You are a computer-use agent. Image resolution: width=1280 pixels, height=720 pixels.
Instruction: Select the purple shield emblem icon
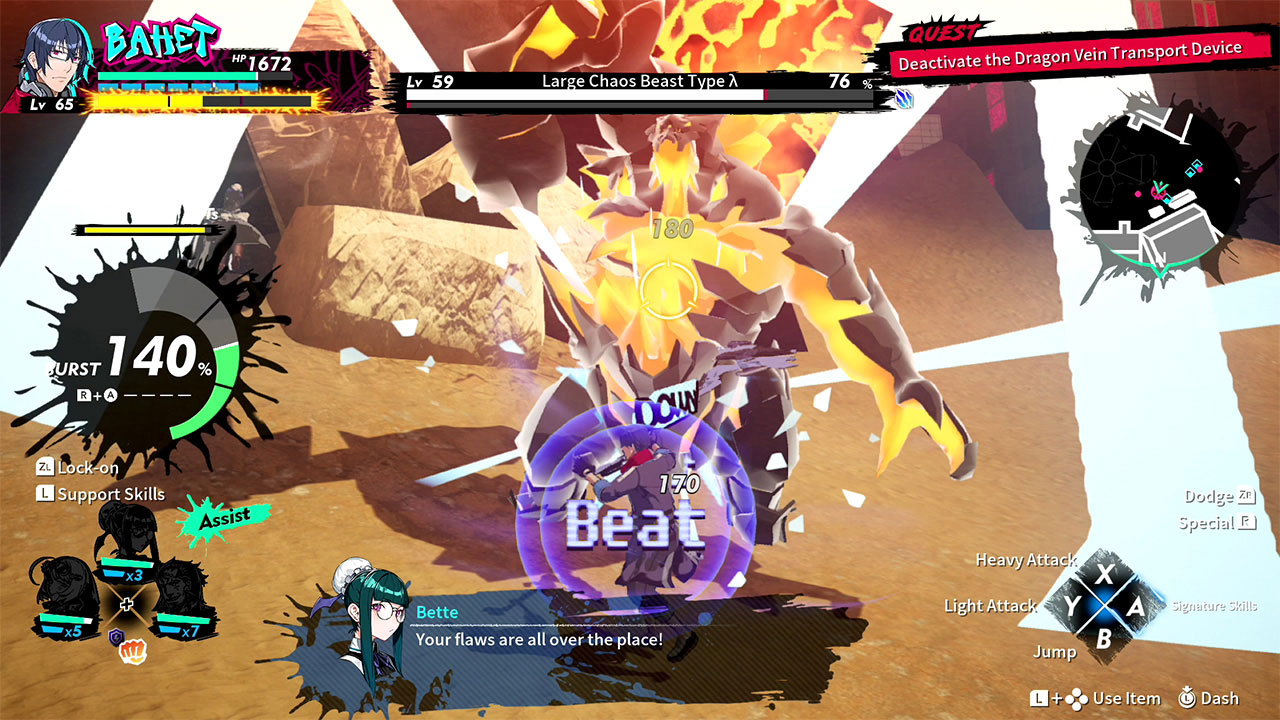(x=115, y=635)
